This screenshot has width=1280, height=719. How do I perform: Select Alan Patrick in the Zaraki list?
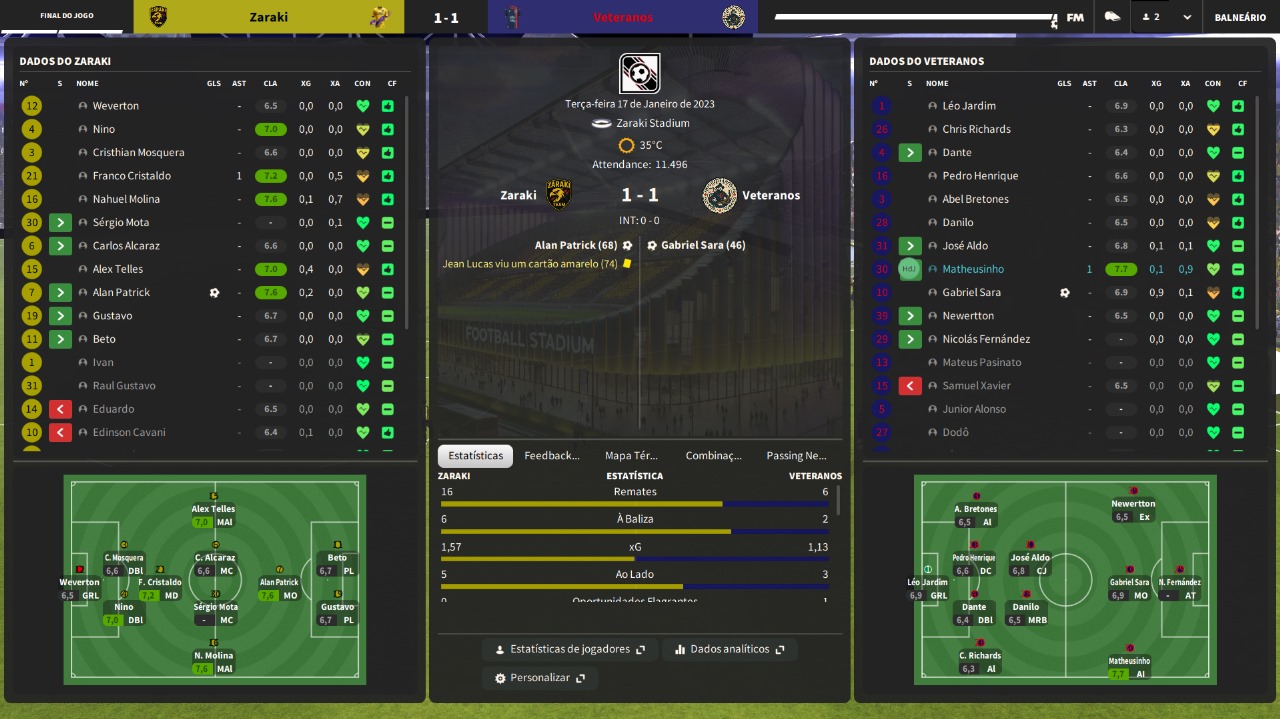(x=121, y=293)
